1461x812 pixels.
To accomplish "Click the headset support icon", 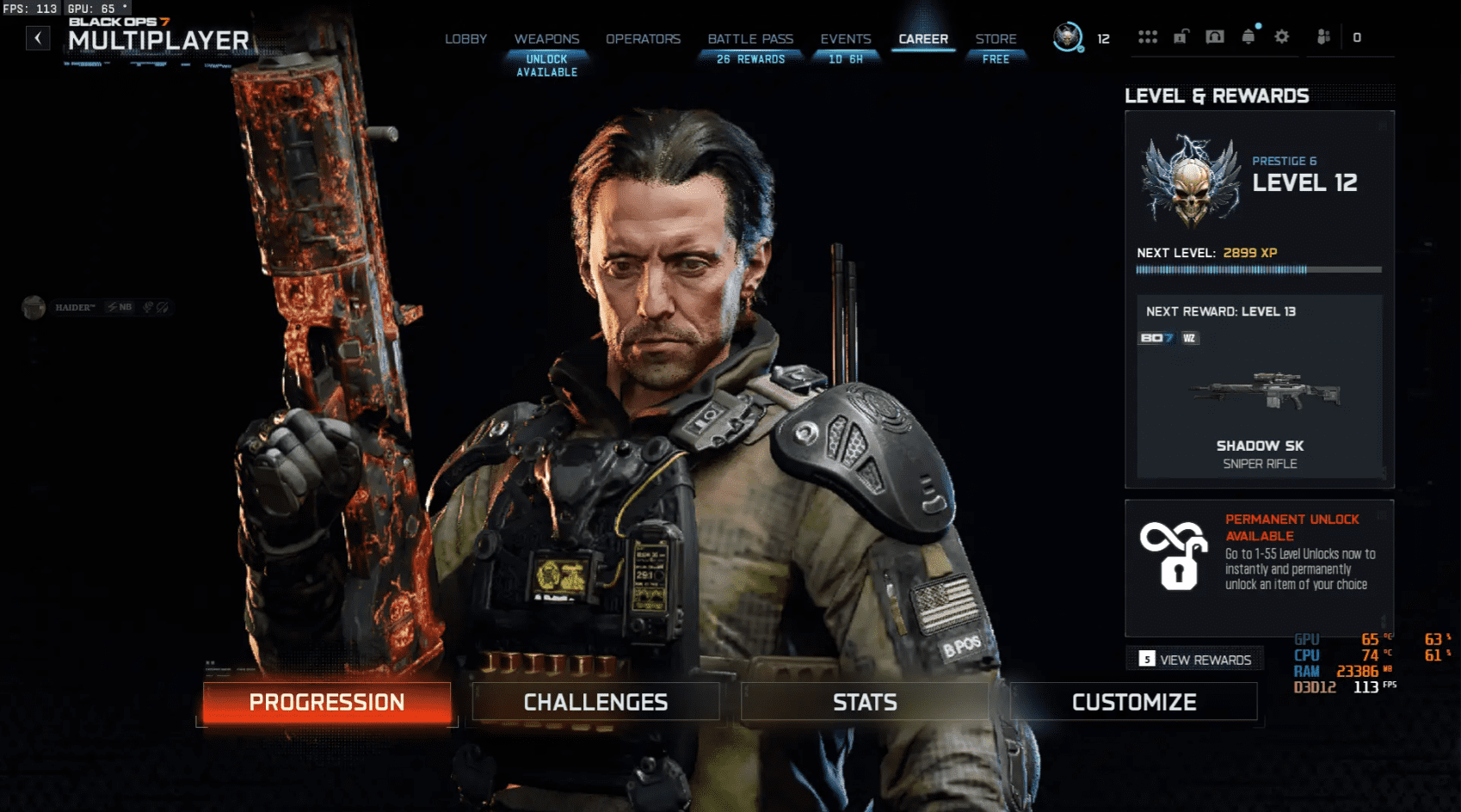I will 1214,37.
